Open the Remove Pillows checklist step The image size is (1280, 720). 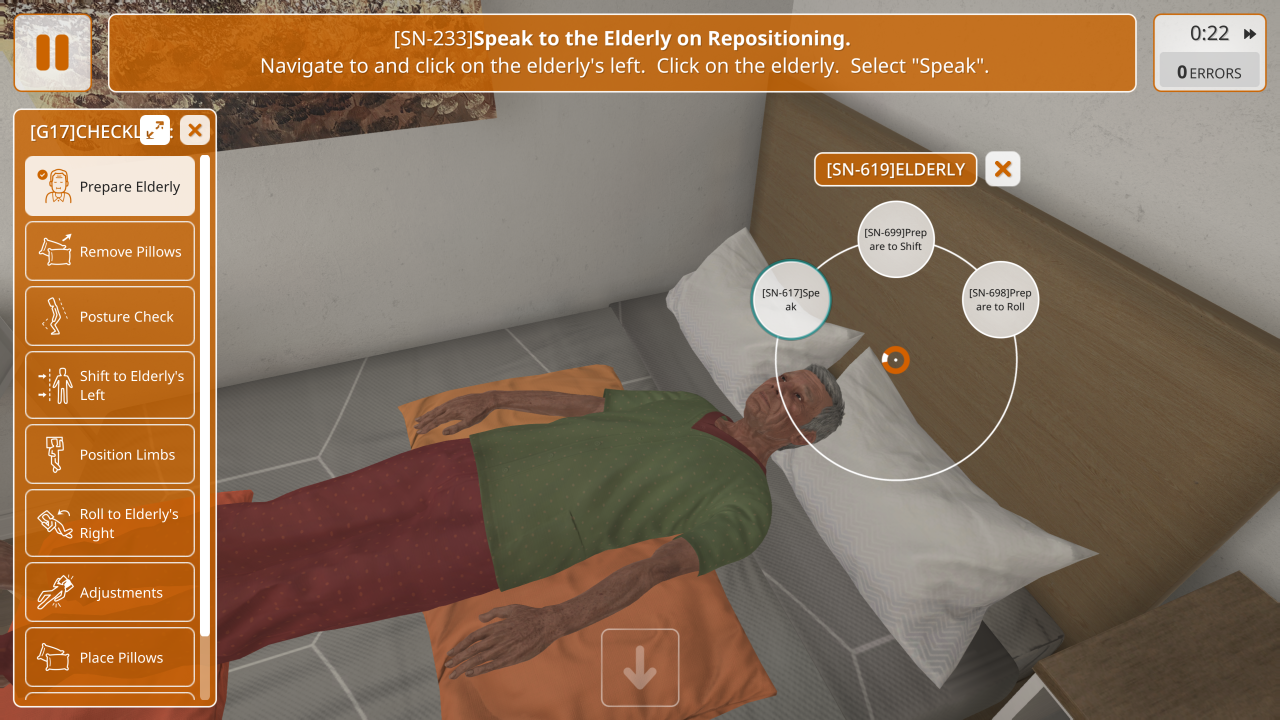point(110,251)
